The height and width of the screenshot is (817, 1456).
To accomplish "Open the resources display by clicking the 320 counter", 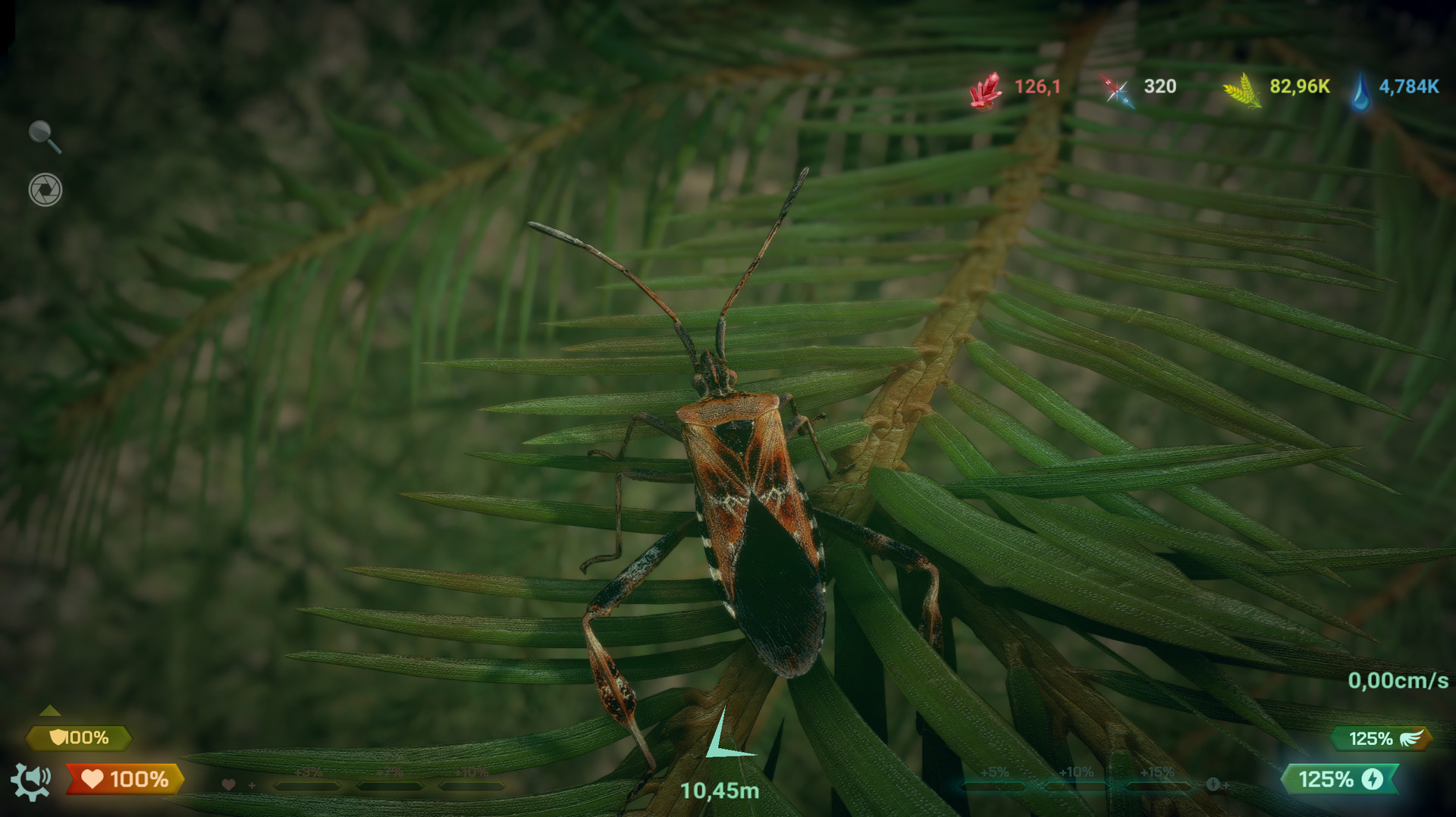I will click(1160, 87).
